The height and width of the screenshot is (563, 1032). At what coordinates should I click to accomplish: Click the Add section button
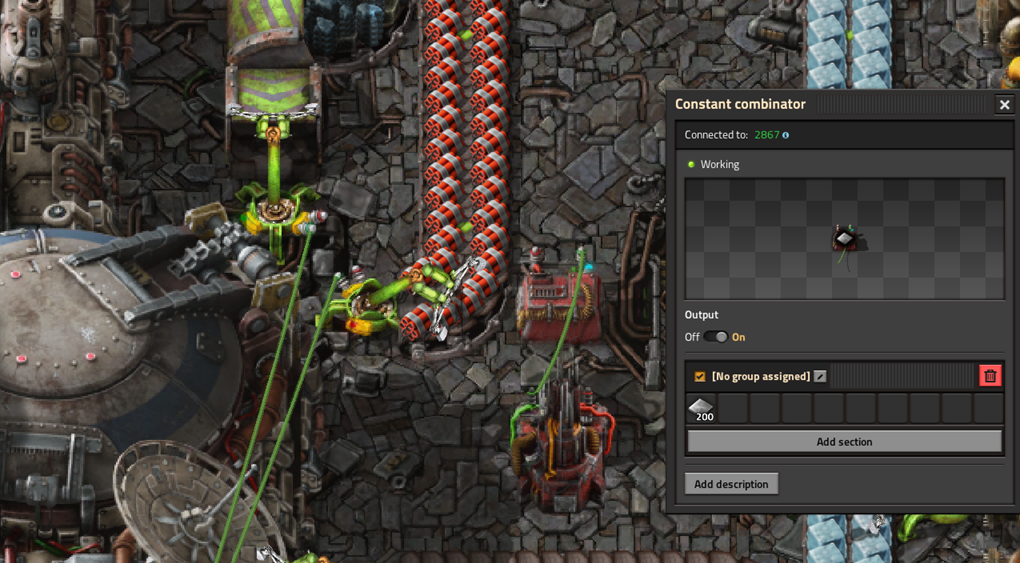(844, 442)
